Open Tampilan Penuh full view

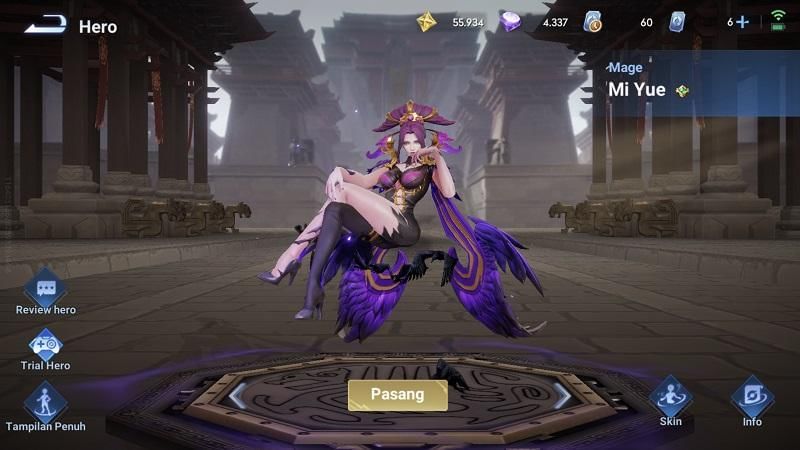[x=45, y=404]
